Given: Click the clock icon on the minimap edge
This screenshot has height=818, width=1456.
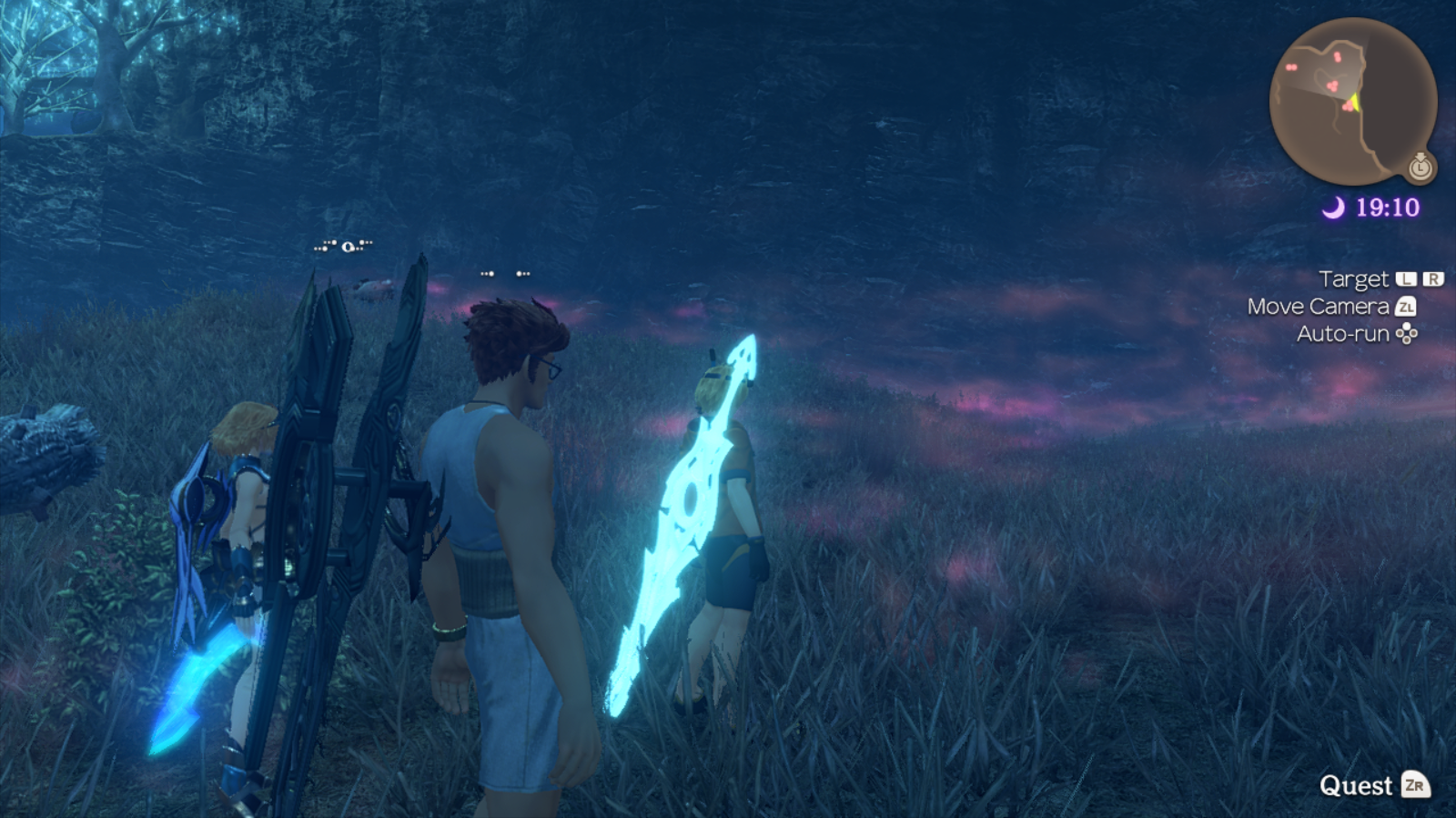Looking at the screenshot, I should coord(1421,167).
